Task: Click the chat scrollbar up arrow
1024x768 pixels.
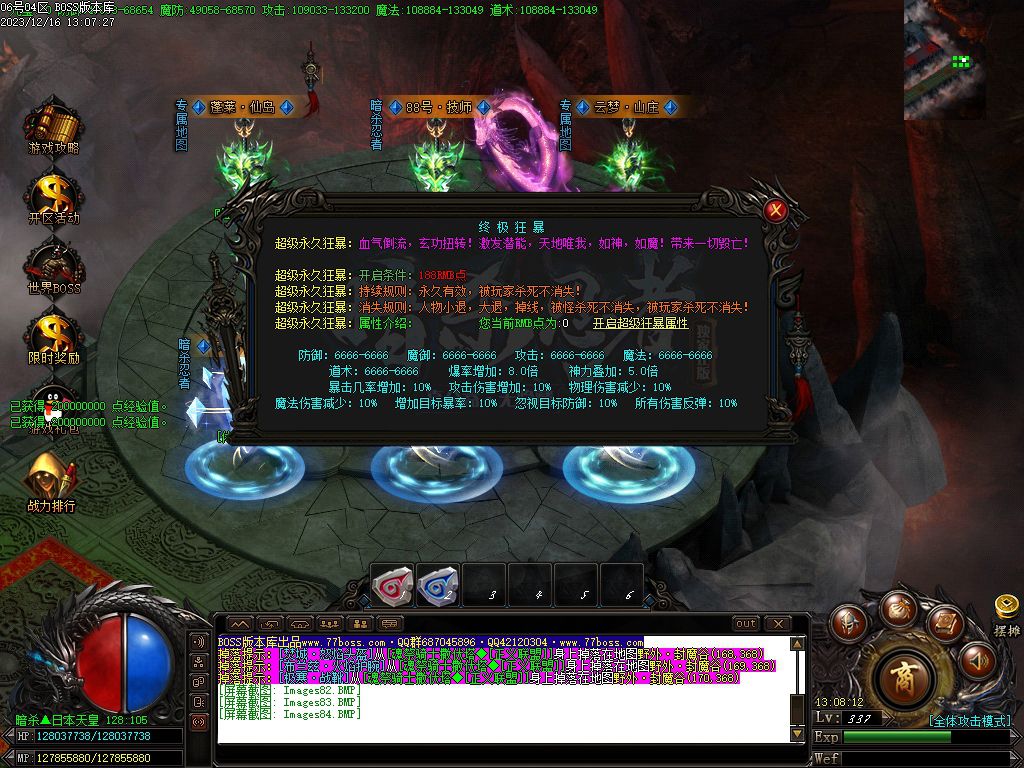Action: (x=797, y=645)
